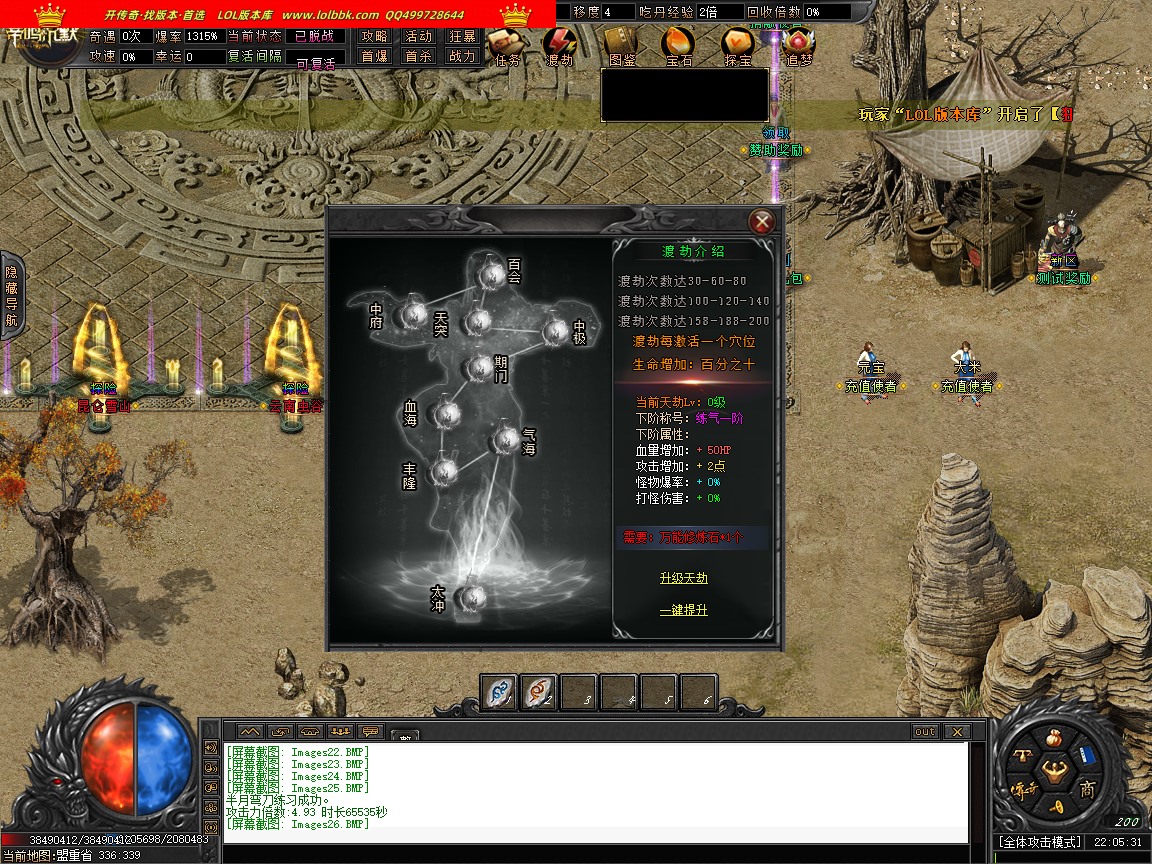The height and width of the screenshot is (864, 1152).
Task: Open the 探宝 treasure hunt icon
Action: [738, 44]
